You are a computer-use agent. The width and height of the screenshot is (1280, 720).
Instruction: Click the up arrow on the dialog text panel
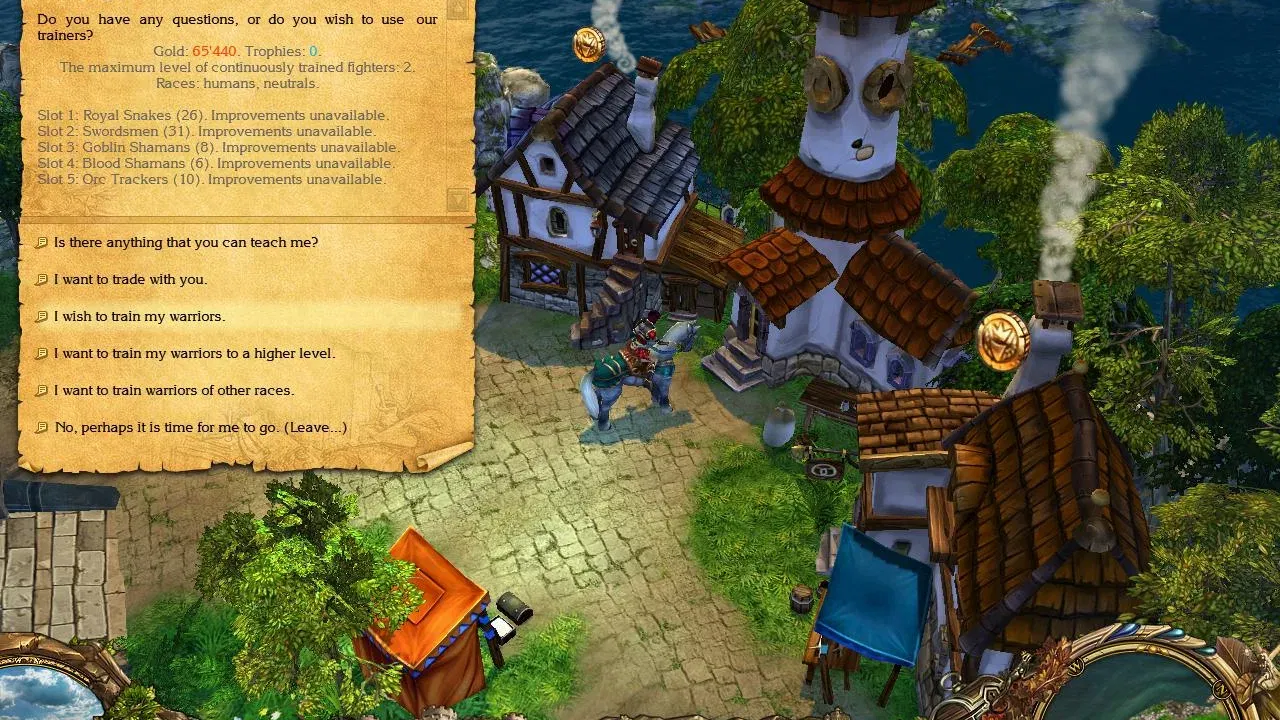point(458,11)
